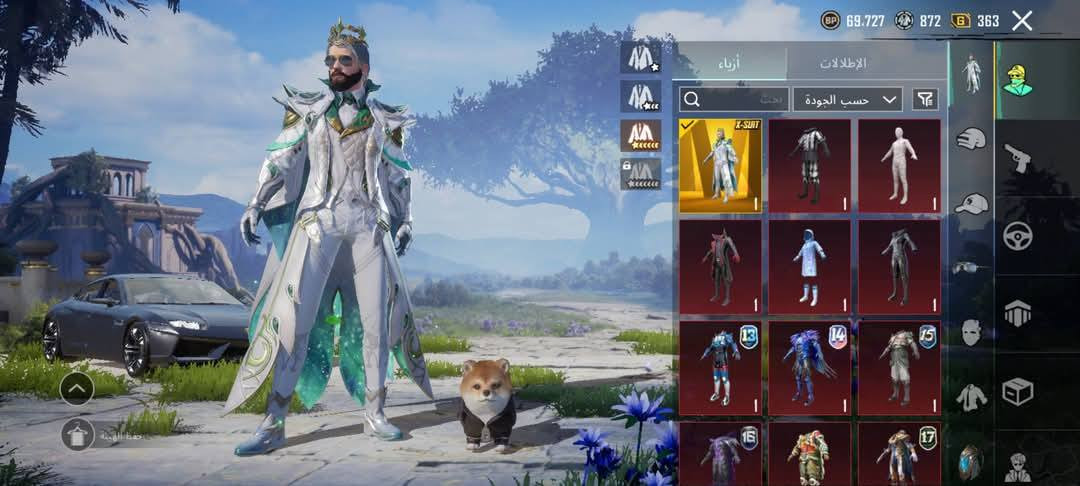Select the white mummy bodysuit outfit

(899, 166)
